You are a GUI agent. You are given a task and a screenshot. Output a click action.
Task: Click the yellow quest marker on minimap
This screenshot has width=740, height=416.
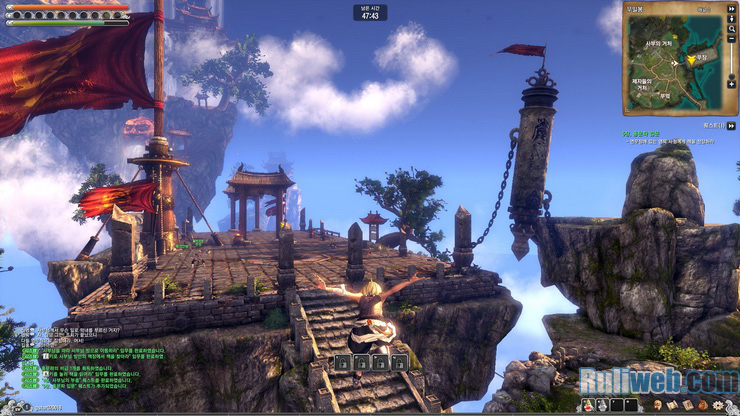689,60
